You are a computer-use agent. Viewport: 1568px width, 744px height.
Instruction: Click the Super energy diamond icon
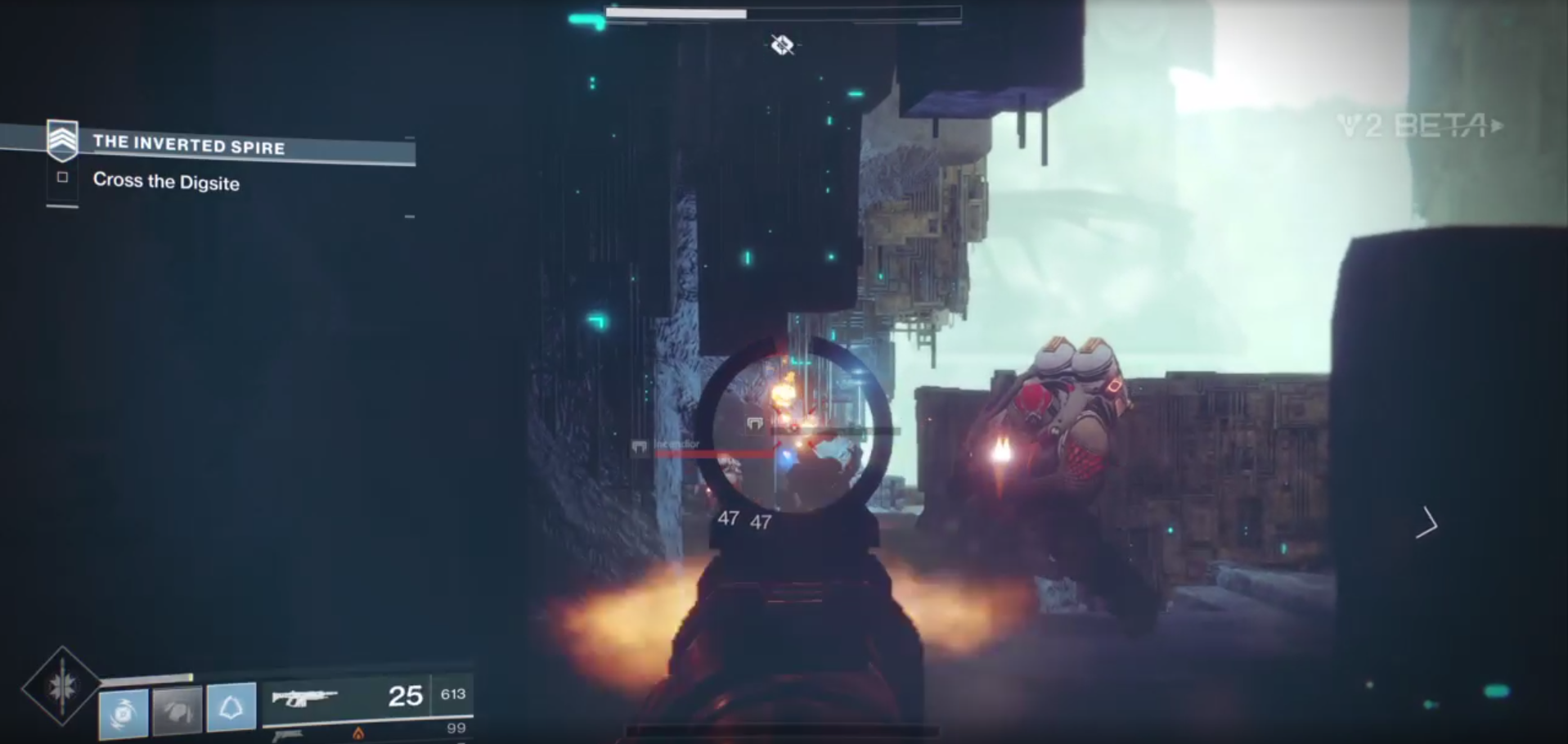pyautogui.click(x=62, y=686)
